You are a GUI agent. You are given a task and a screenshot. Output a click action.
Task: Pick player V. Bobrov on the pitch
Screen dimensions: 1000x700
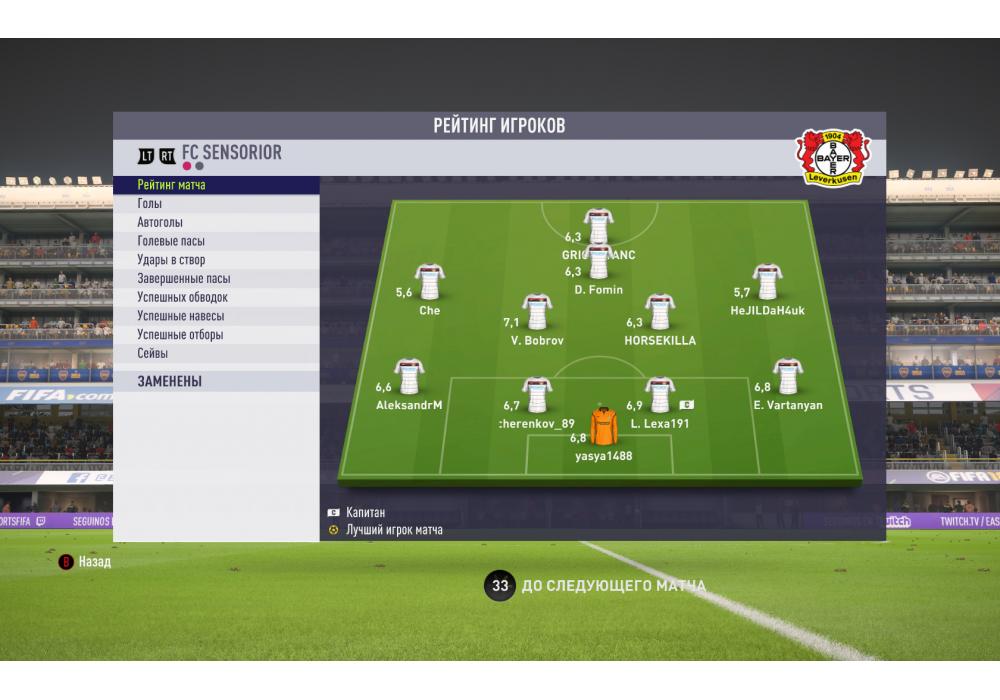point(537,314)
